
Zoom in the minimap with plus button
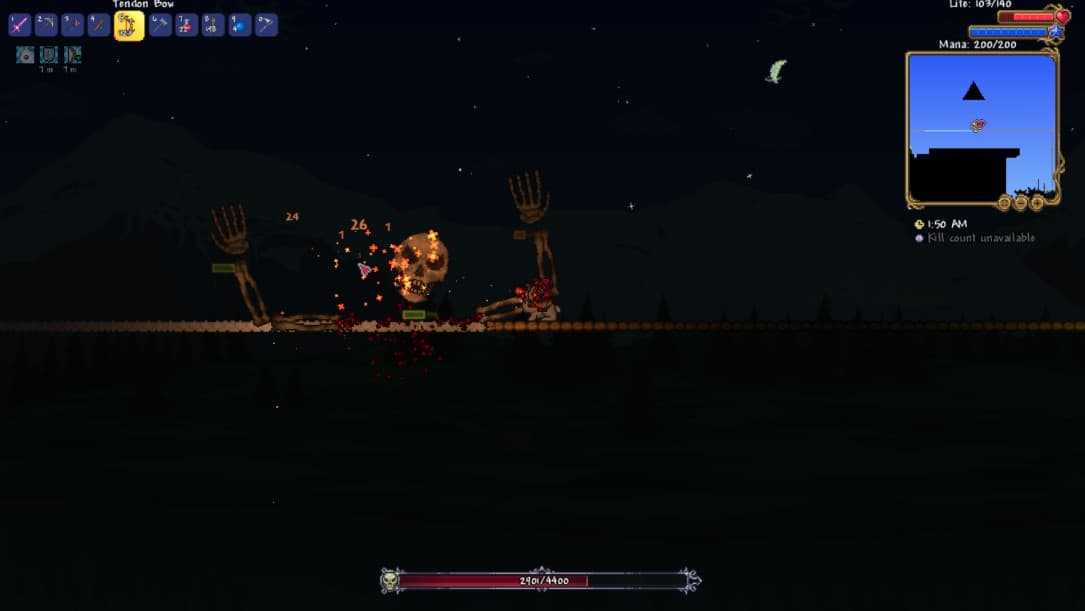[x=1037, y=202]
